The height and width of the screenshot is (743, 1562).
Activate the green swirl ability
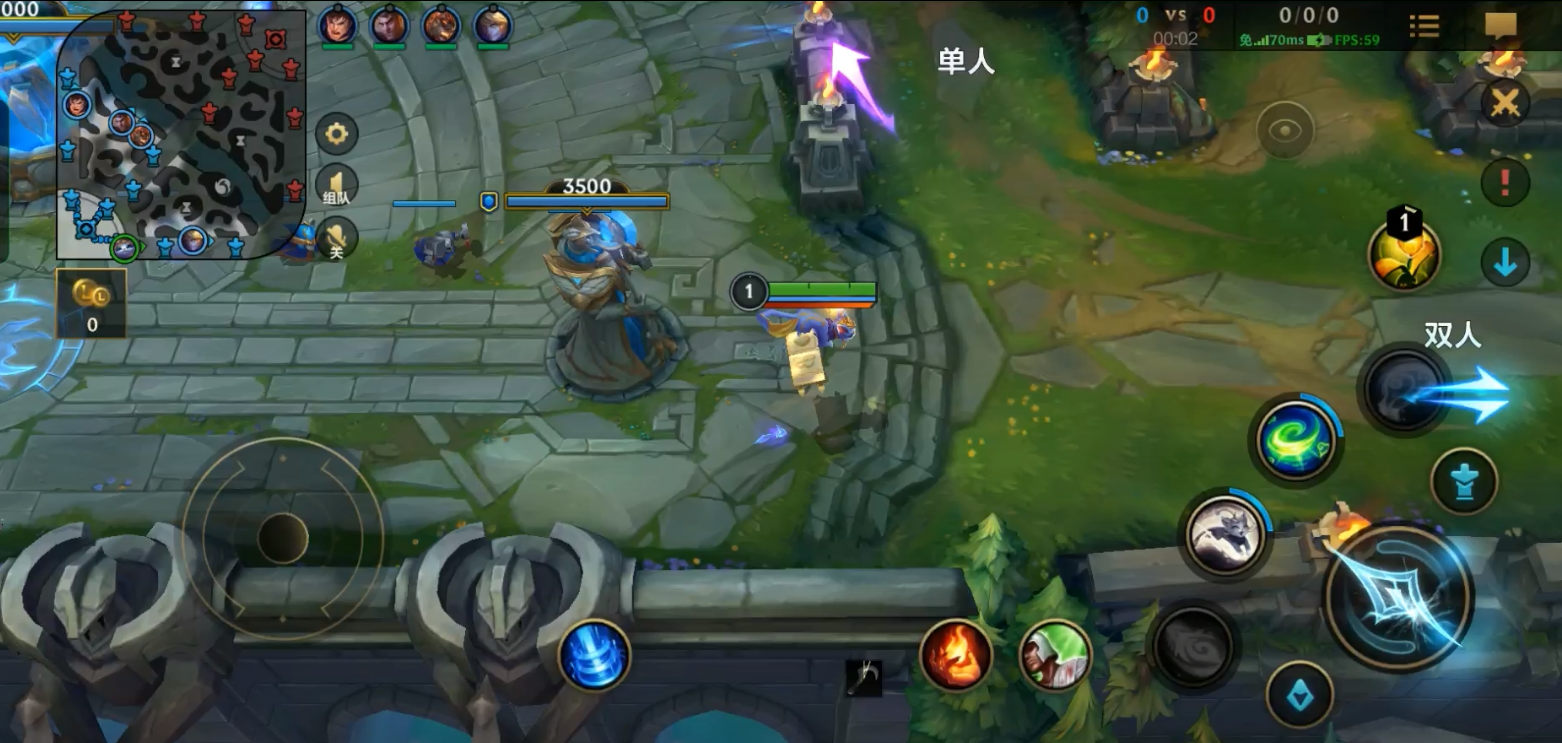coord(1295,440)
